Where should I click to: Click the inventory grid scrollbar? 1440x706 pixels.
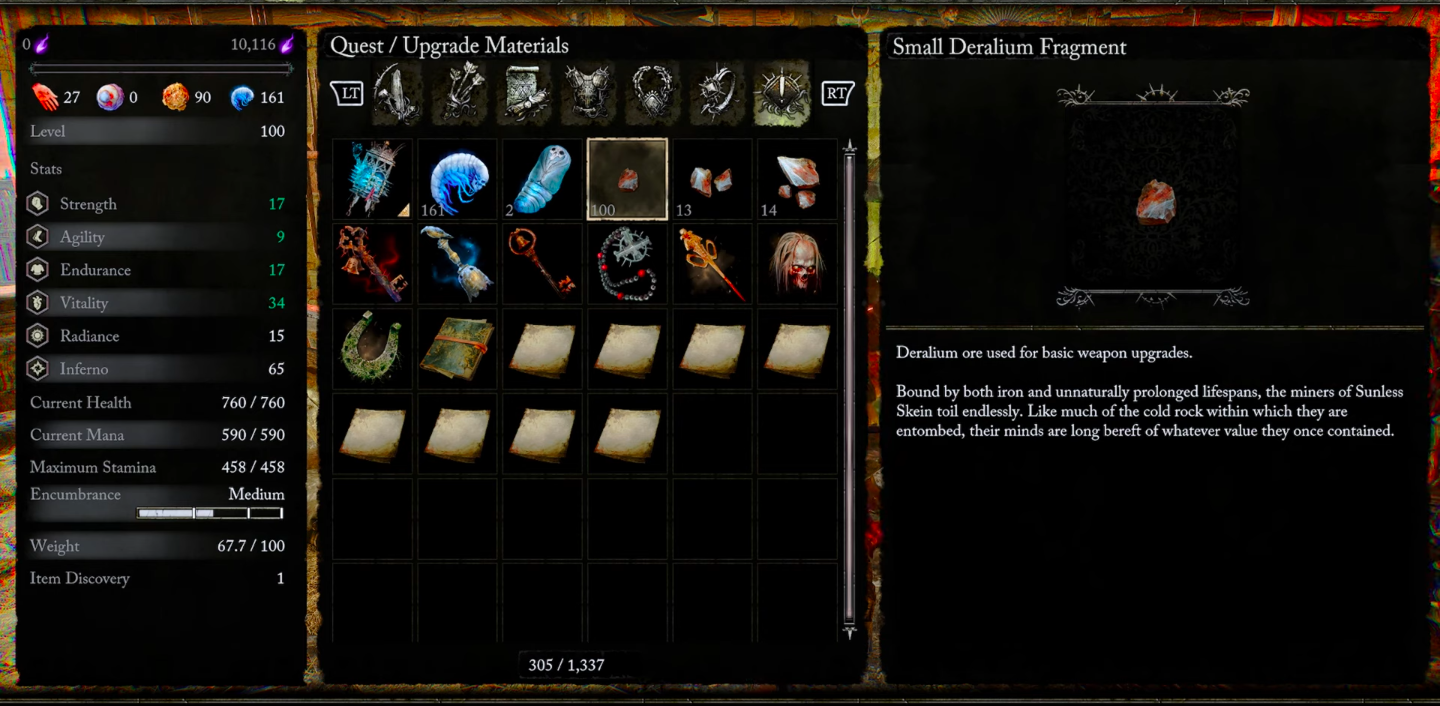coord(850,388)
